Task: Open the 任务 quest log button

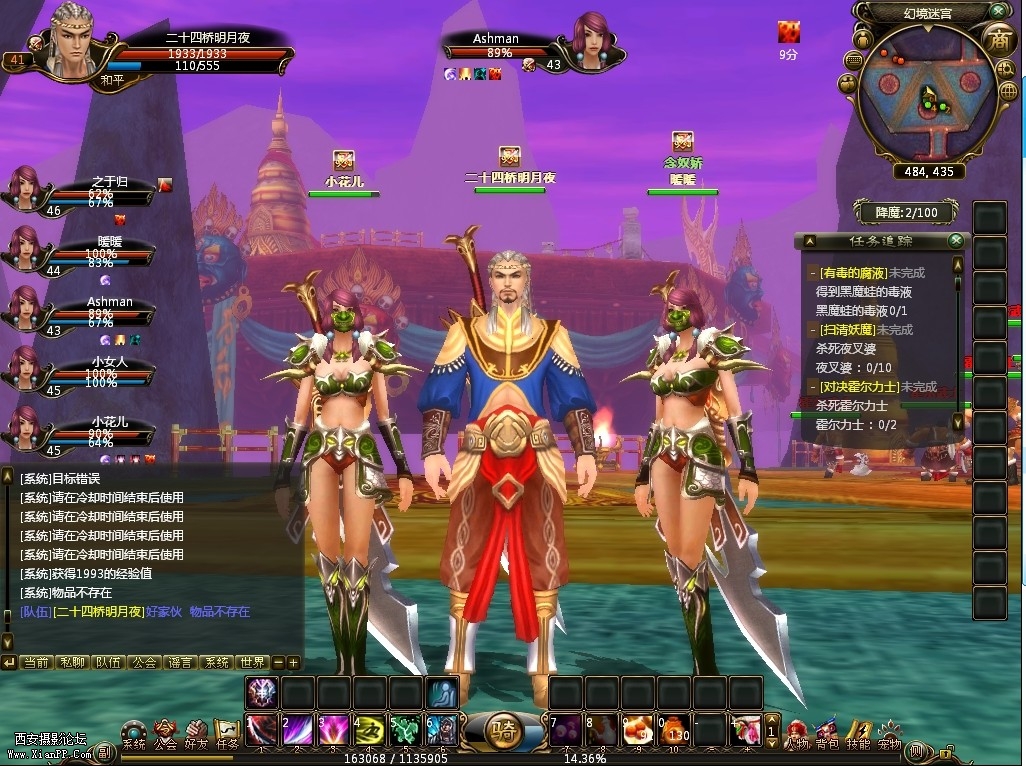Action: 227,733
